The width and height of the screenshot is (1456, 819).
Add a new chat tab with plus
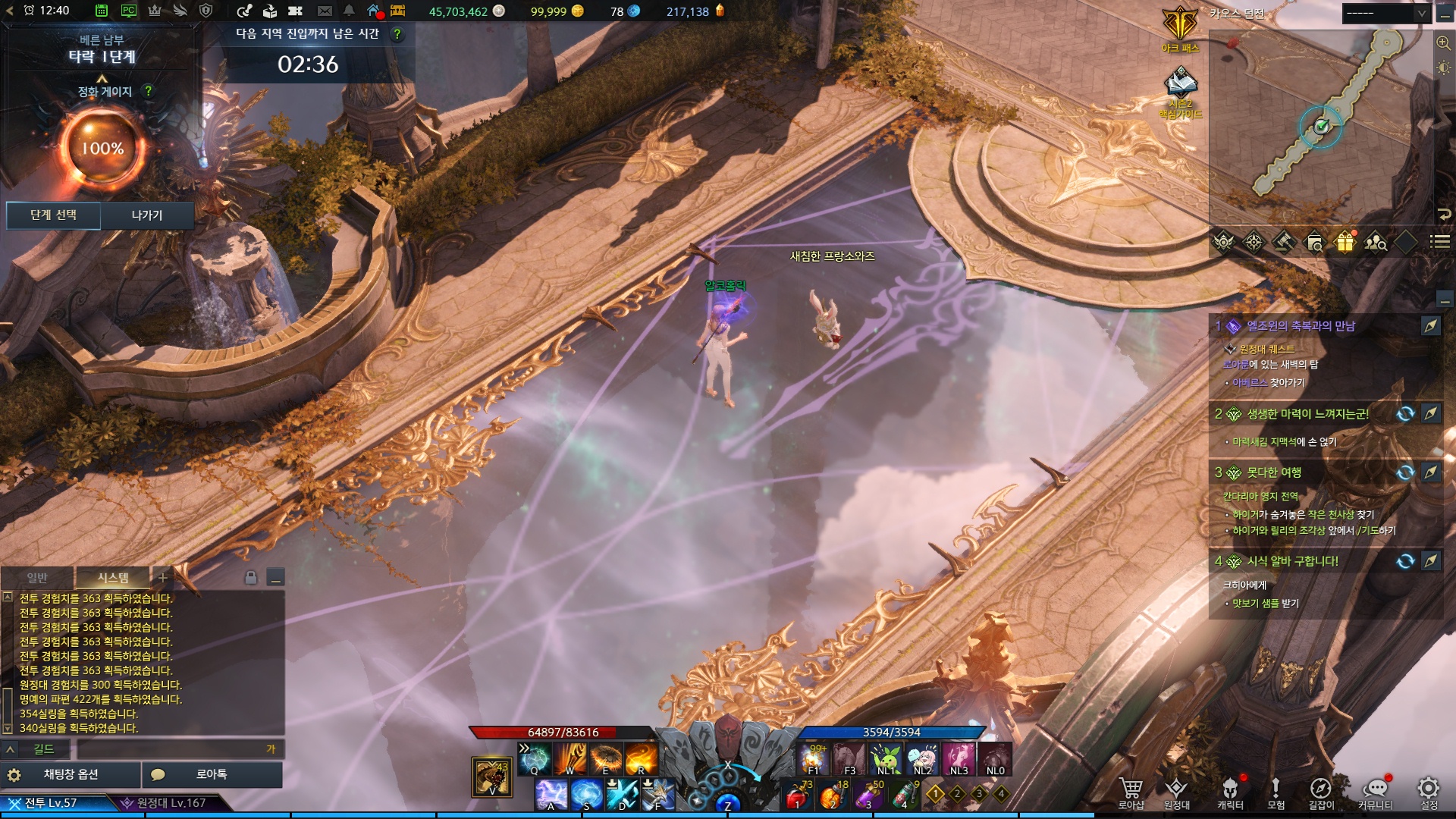(x=162, y=578)
